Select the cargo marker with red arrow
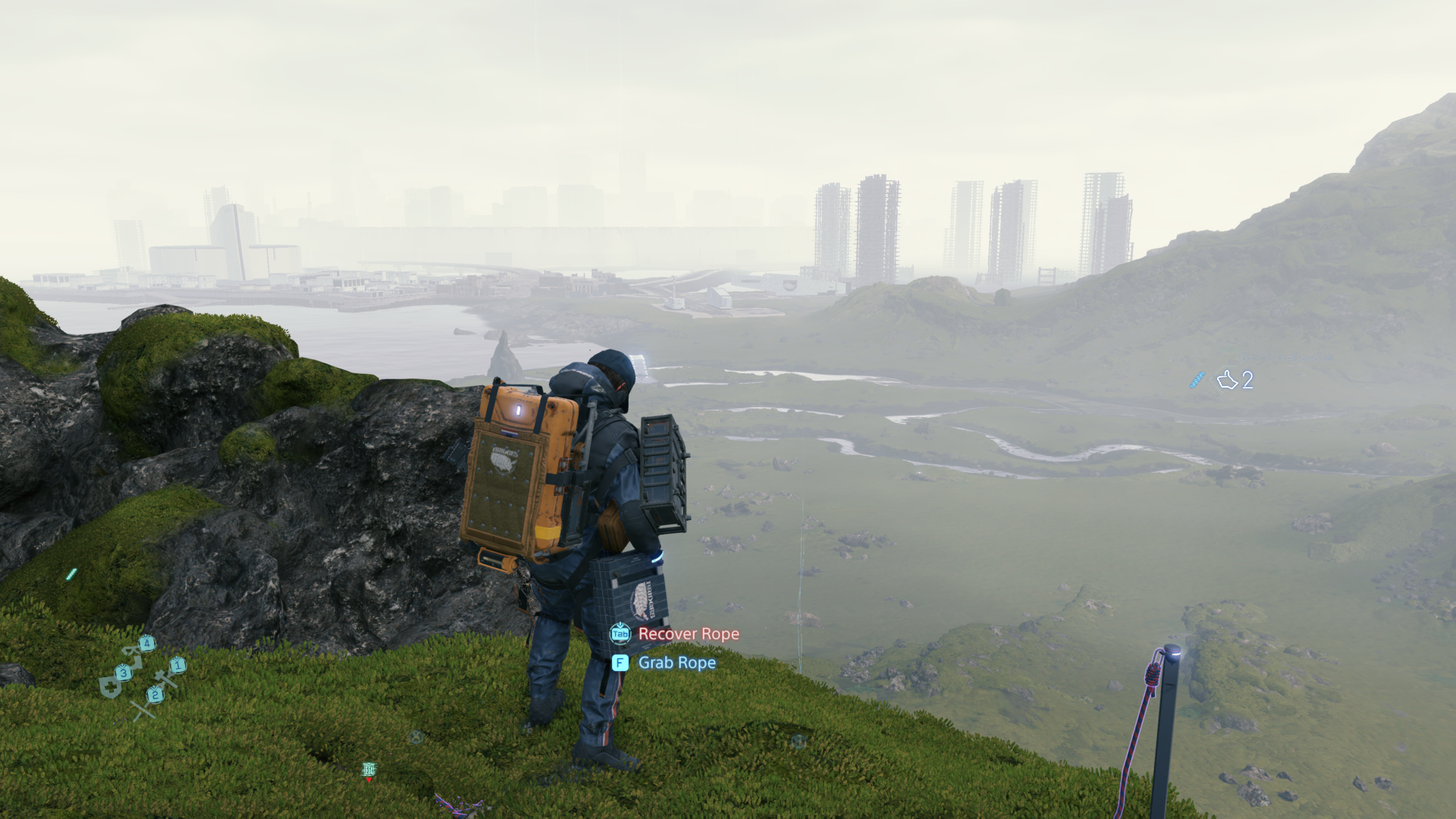 (x=369, y=770)
